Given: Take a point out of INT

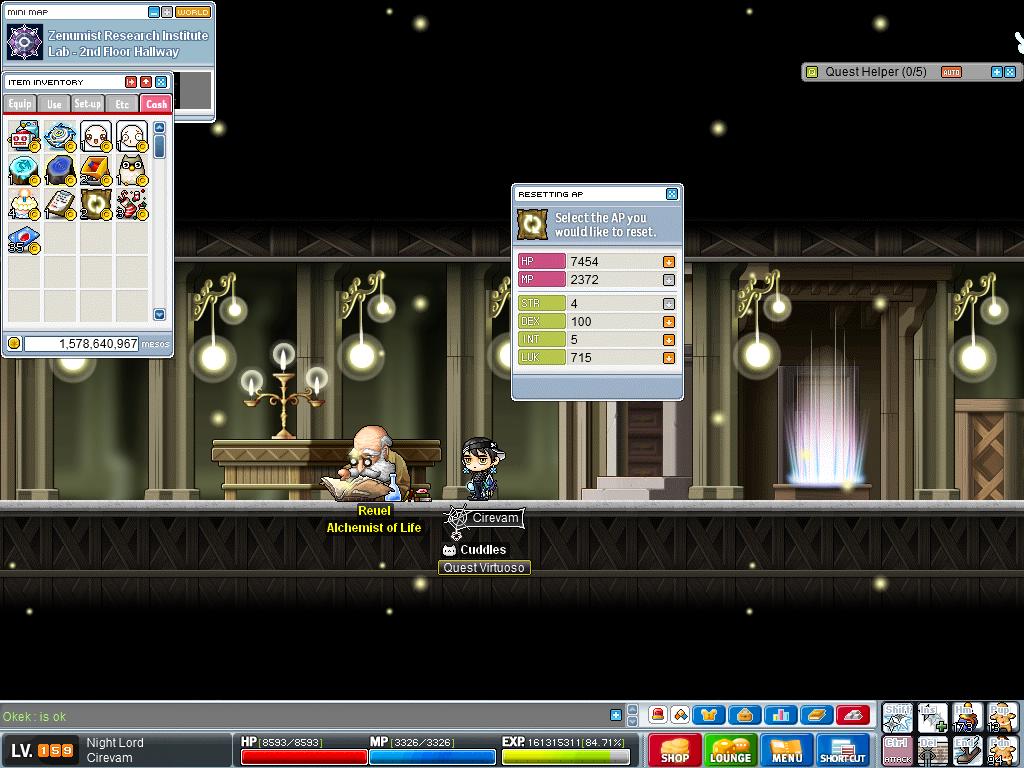Looking at the screenshot, I should pos(669,340).
